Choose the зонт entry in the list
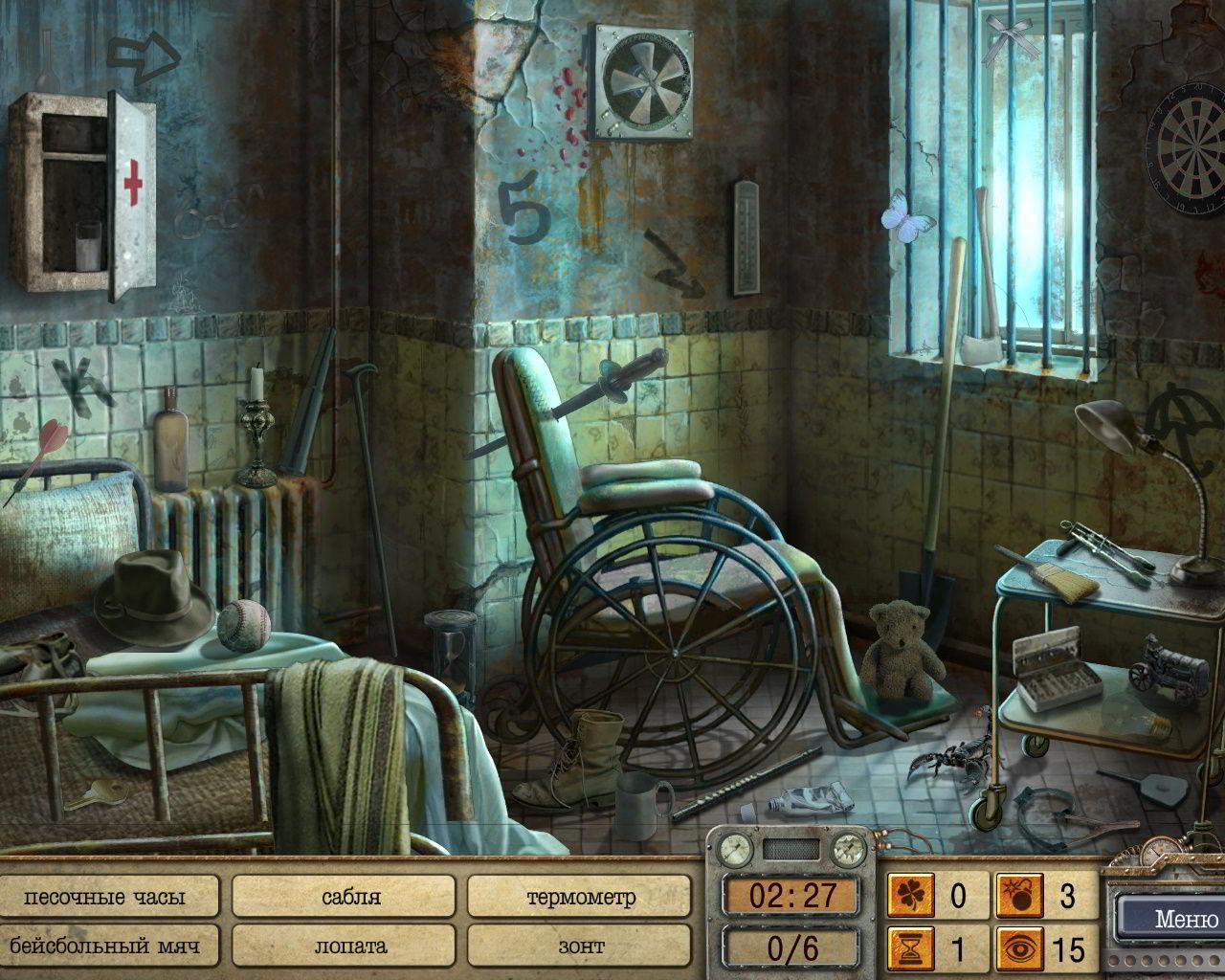Viewport: 1225px width, 980px height. tap(580, 947)
